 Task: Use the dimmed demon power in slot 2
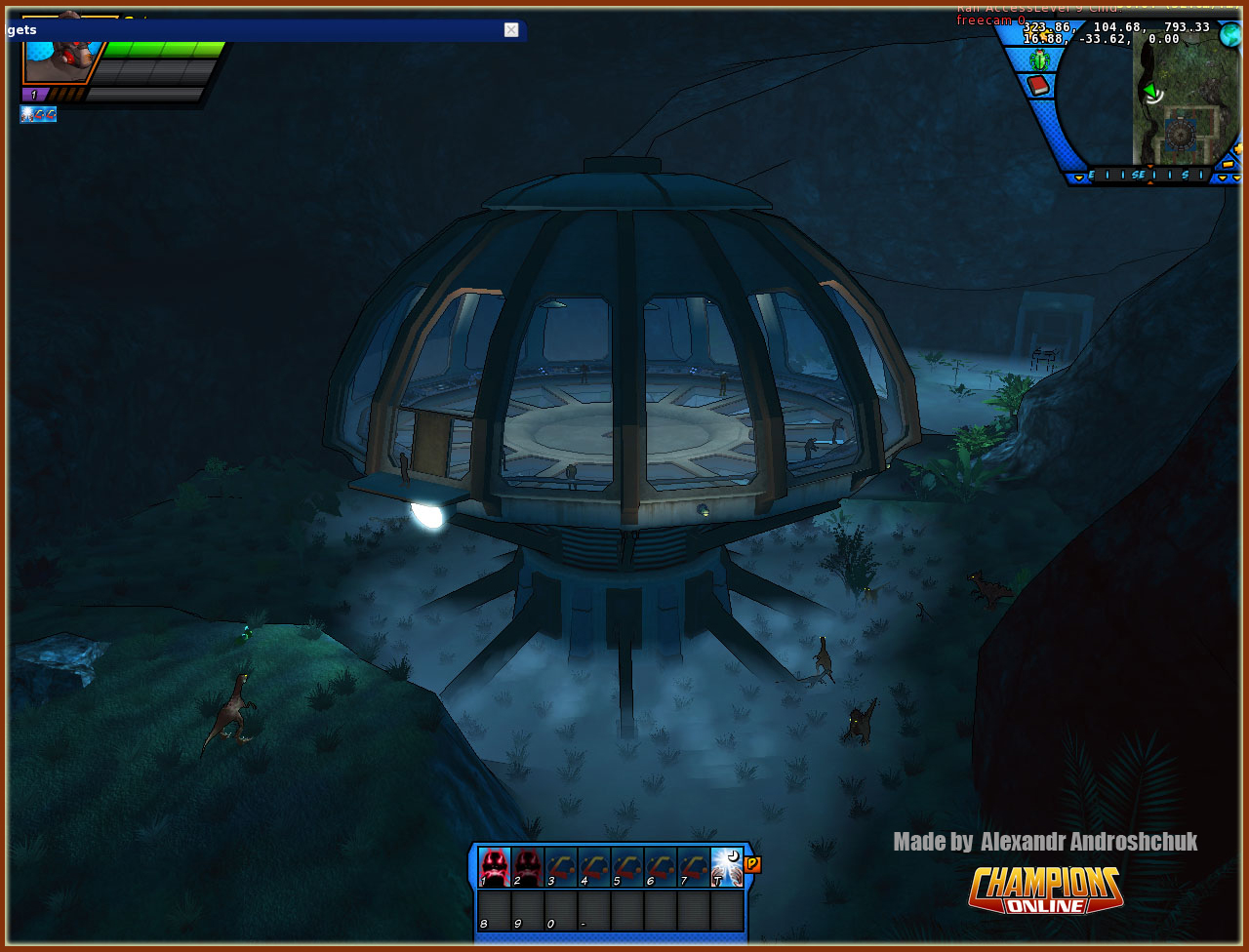527,866
